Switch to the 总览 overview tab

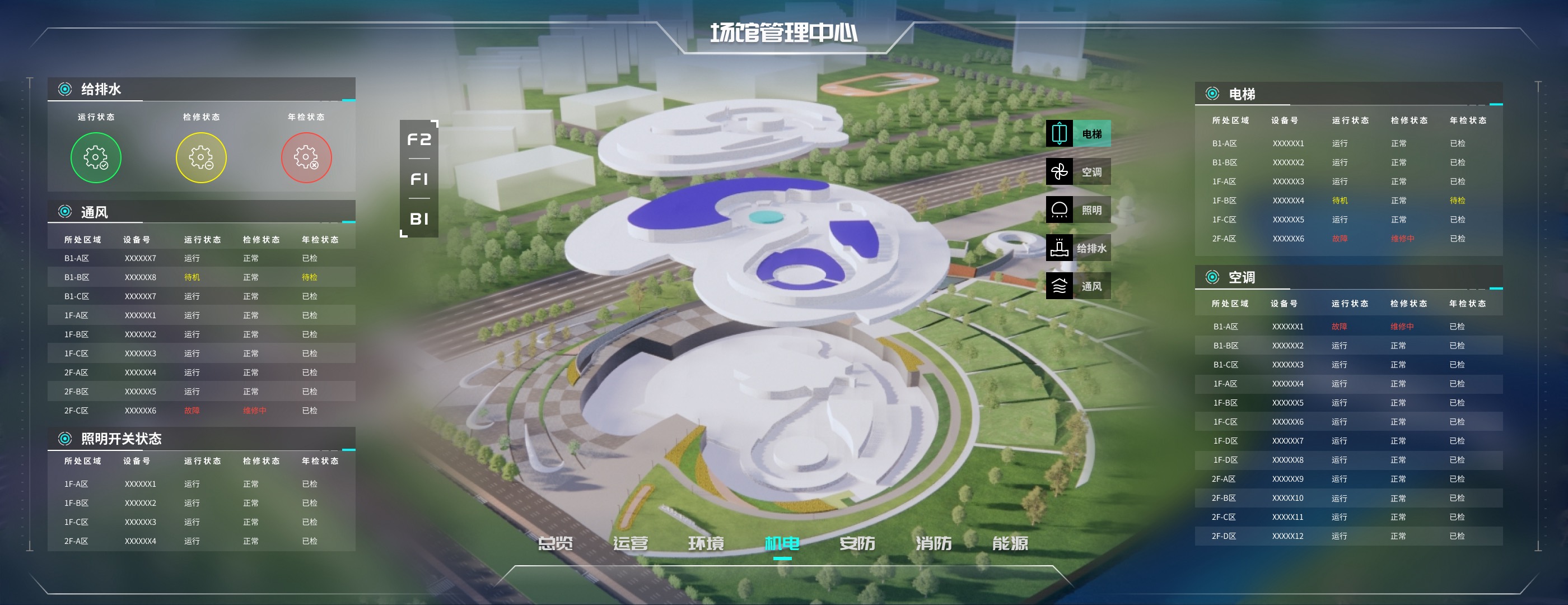[x=555, y=542]
